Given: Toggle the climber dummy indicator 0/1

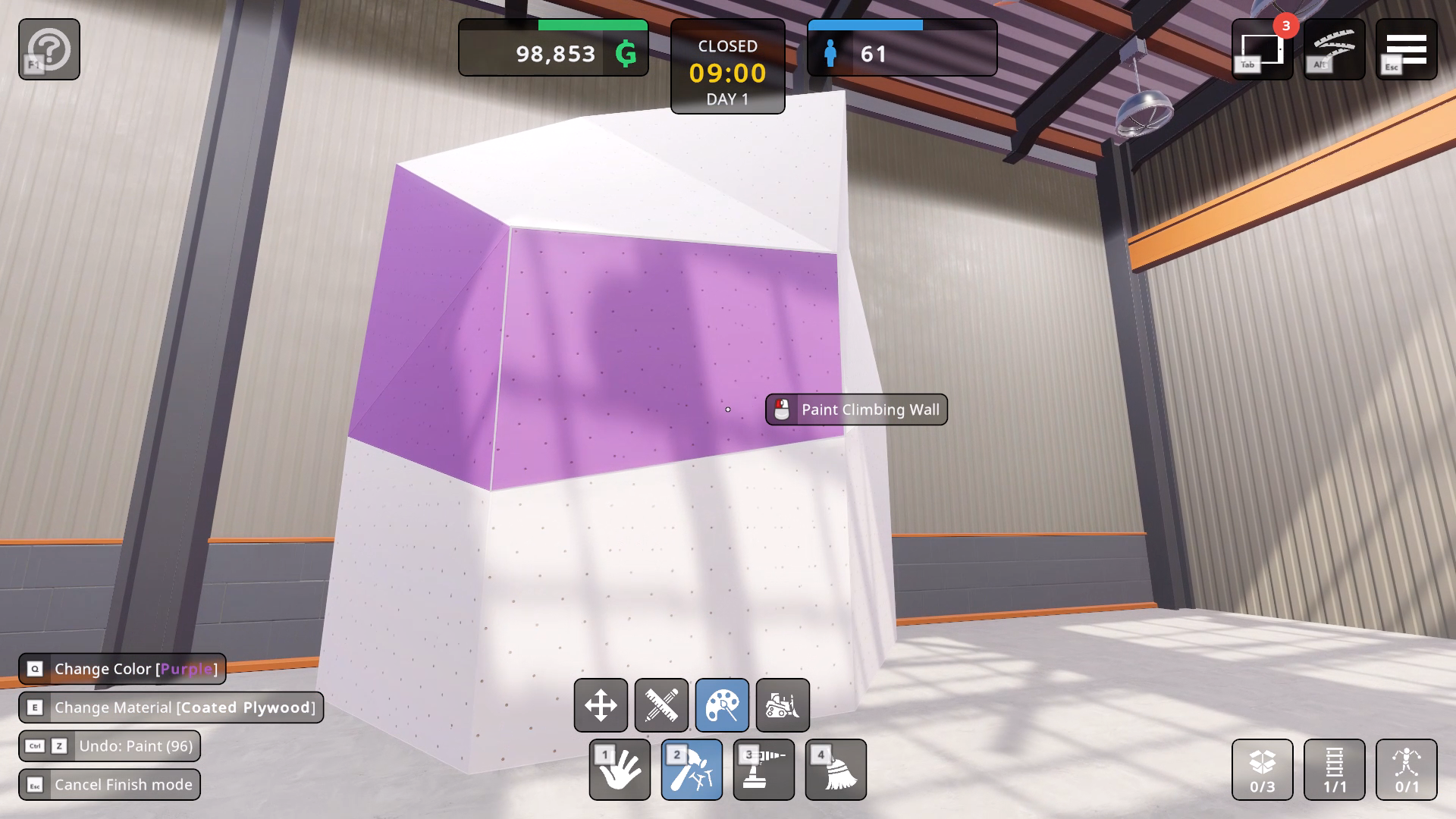Looking at the screenshot, I should [x=1405, y=770].
